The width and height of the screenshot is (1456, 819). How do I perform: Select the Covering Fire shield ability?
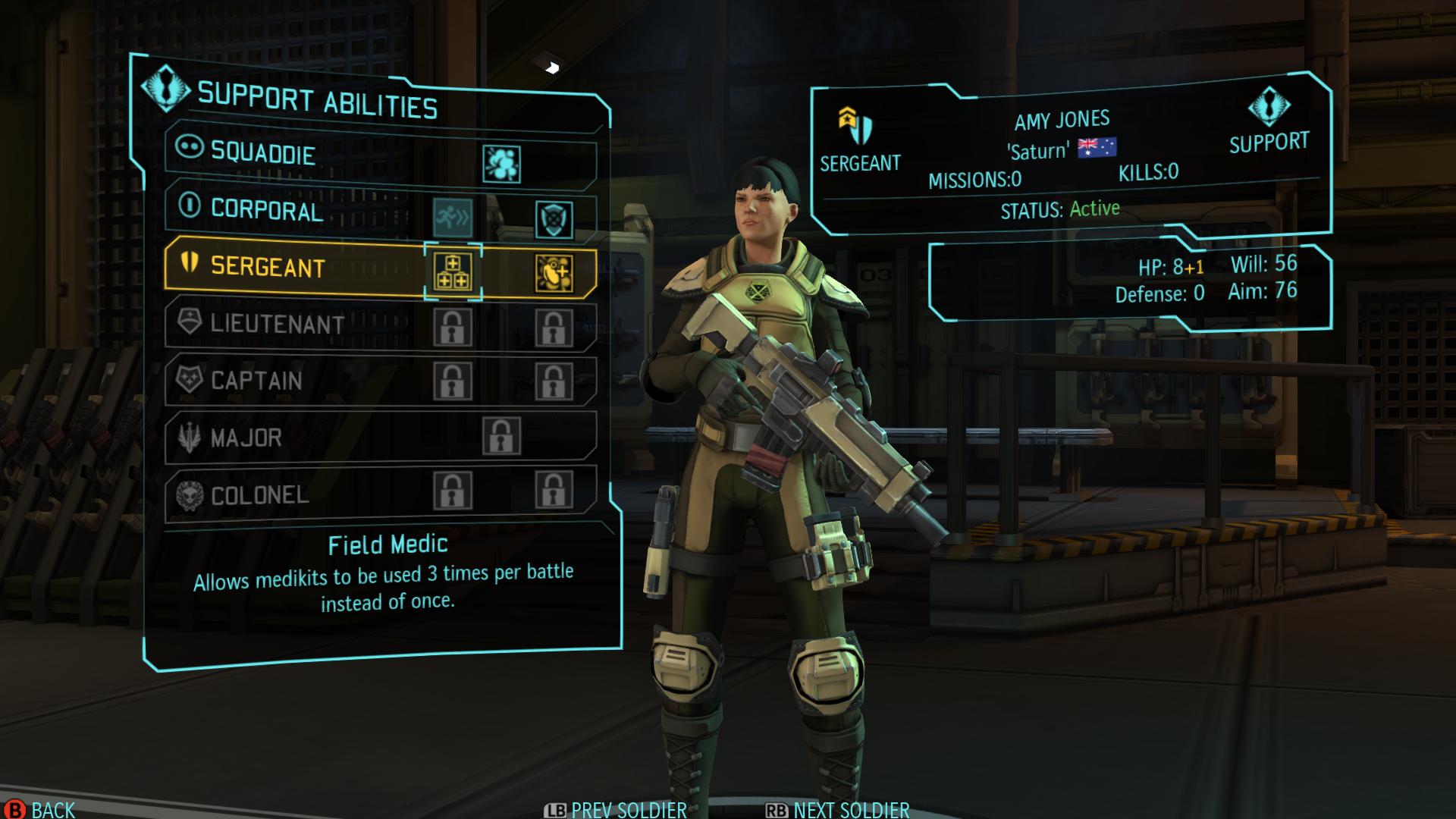(x=554, y=219)
